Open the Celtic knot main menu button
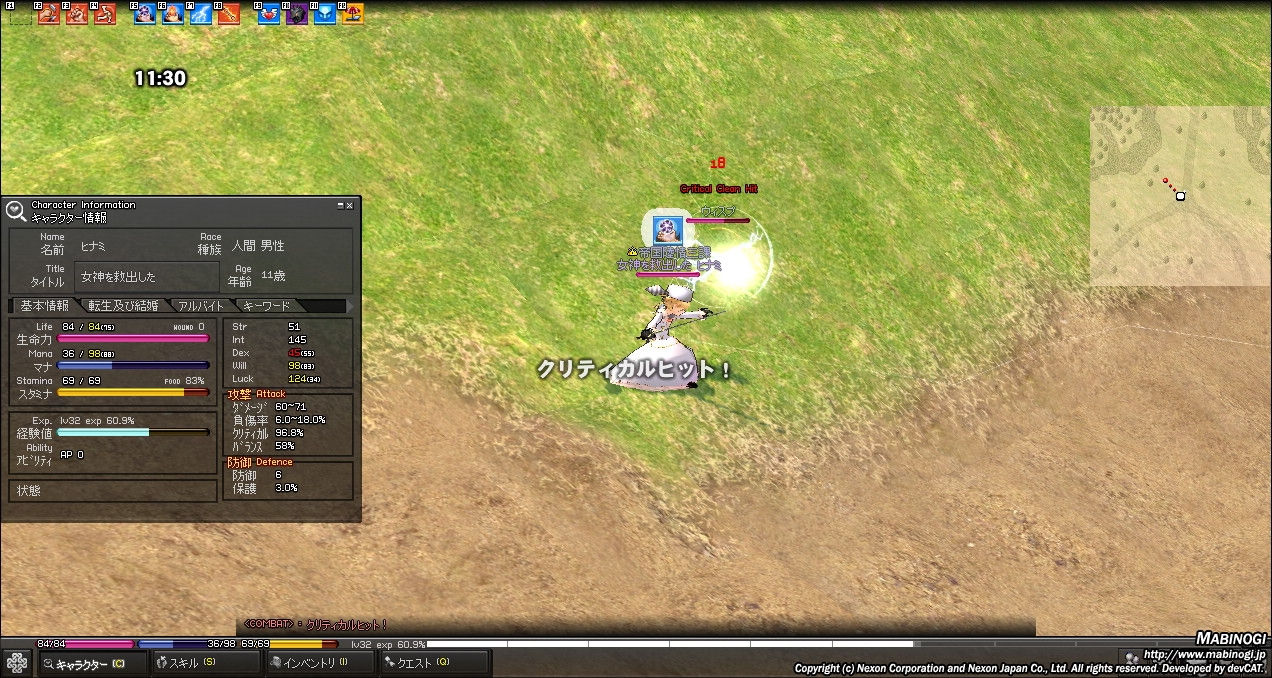This screenshot has width=1272, height=678. 17,662
